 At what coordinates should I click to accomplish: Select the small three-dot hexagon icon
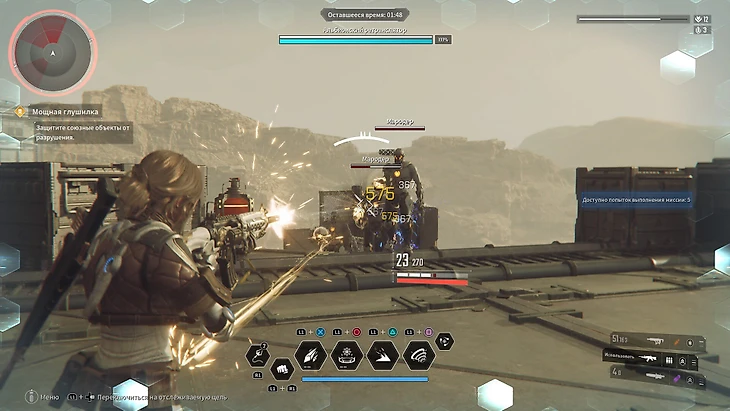444,342
